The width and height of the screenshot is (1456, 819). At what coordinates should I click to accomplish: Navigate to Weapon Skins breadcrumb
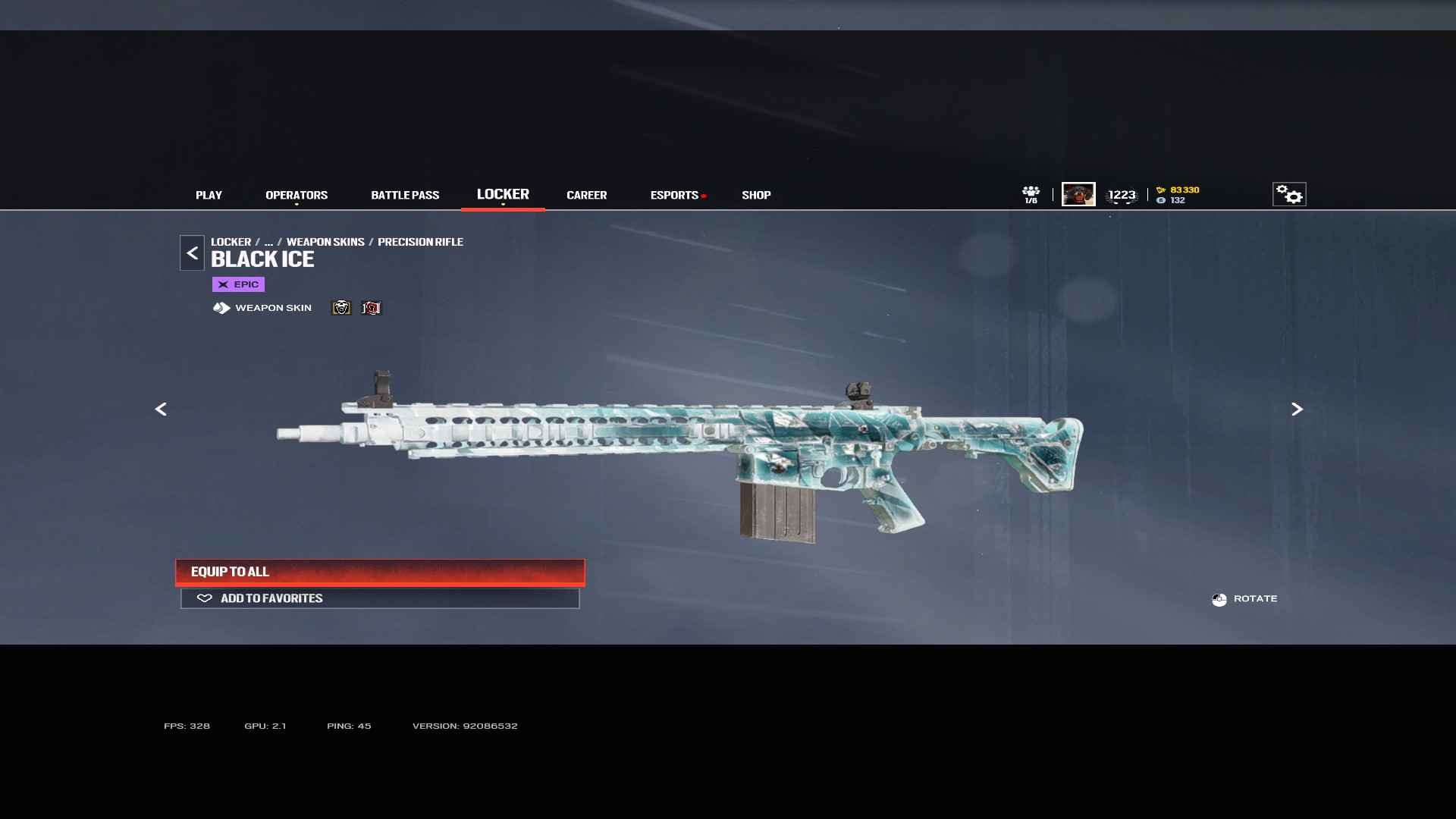325,242
